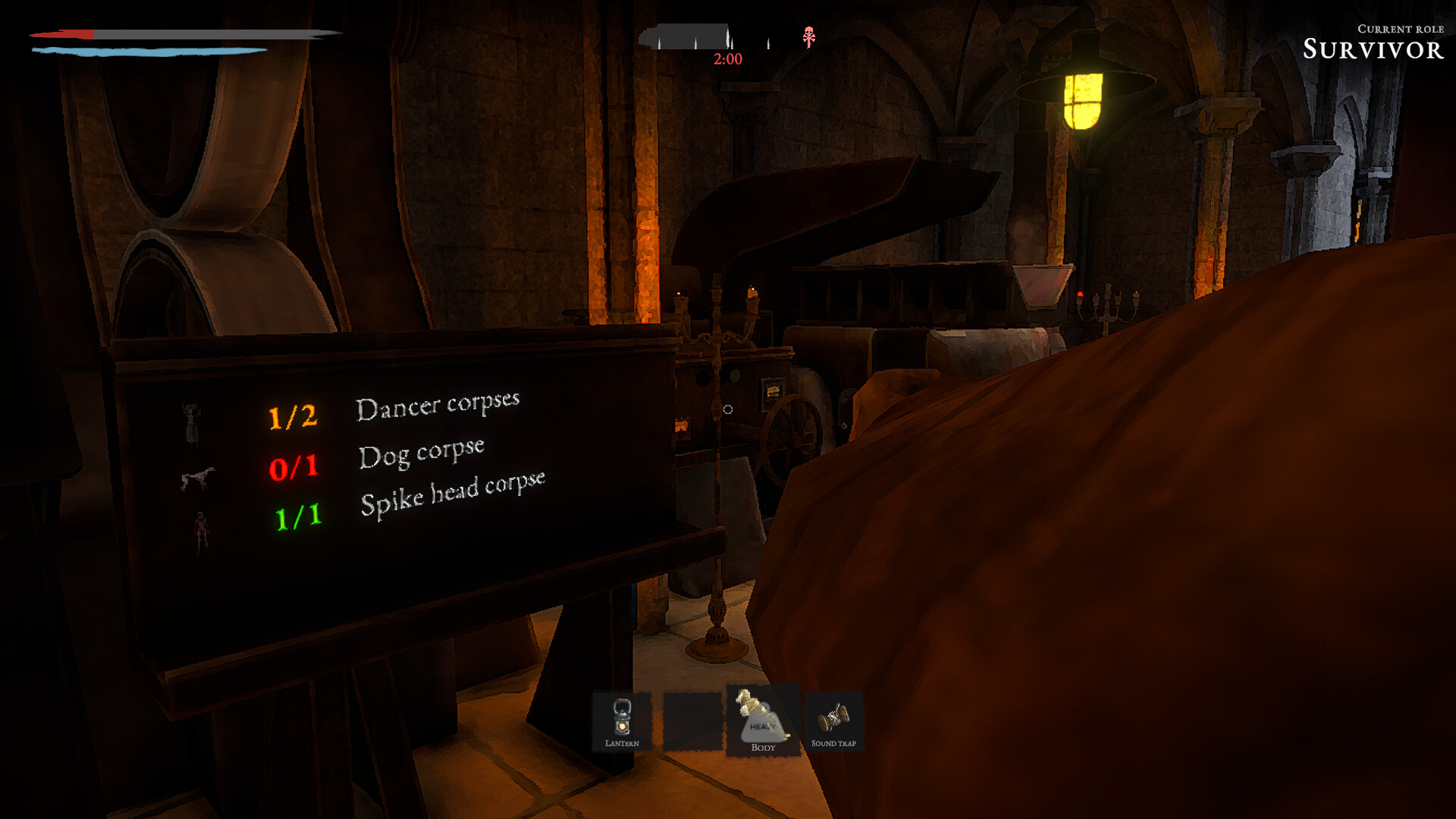
Task: Select the empty second hotbar slot
Action: 692,720
